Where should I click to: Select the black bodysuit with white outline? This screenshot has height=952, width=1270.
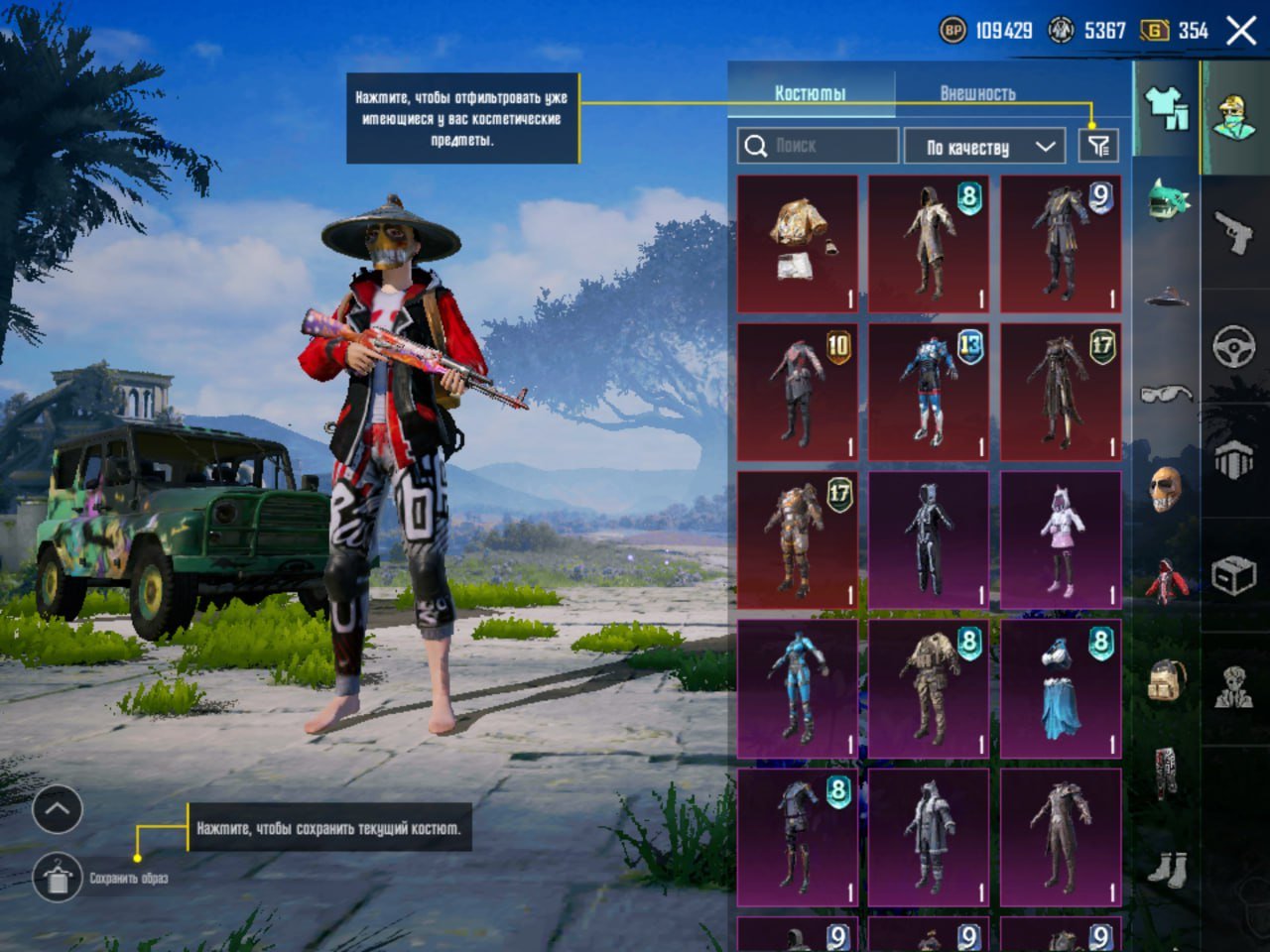coord(929,540)
